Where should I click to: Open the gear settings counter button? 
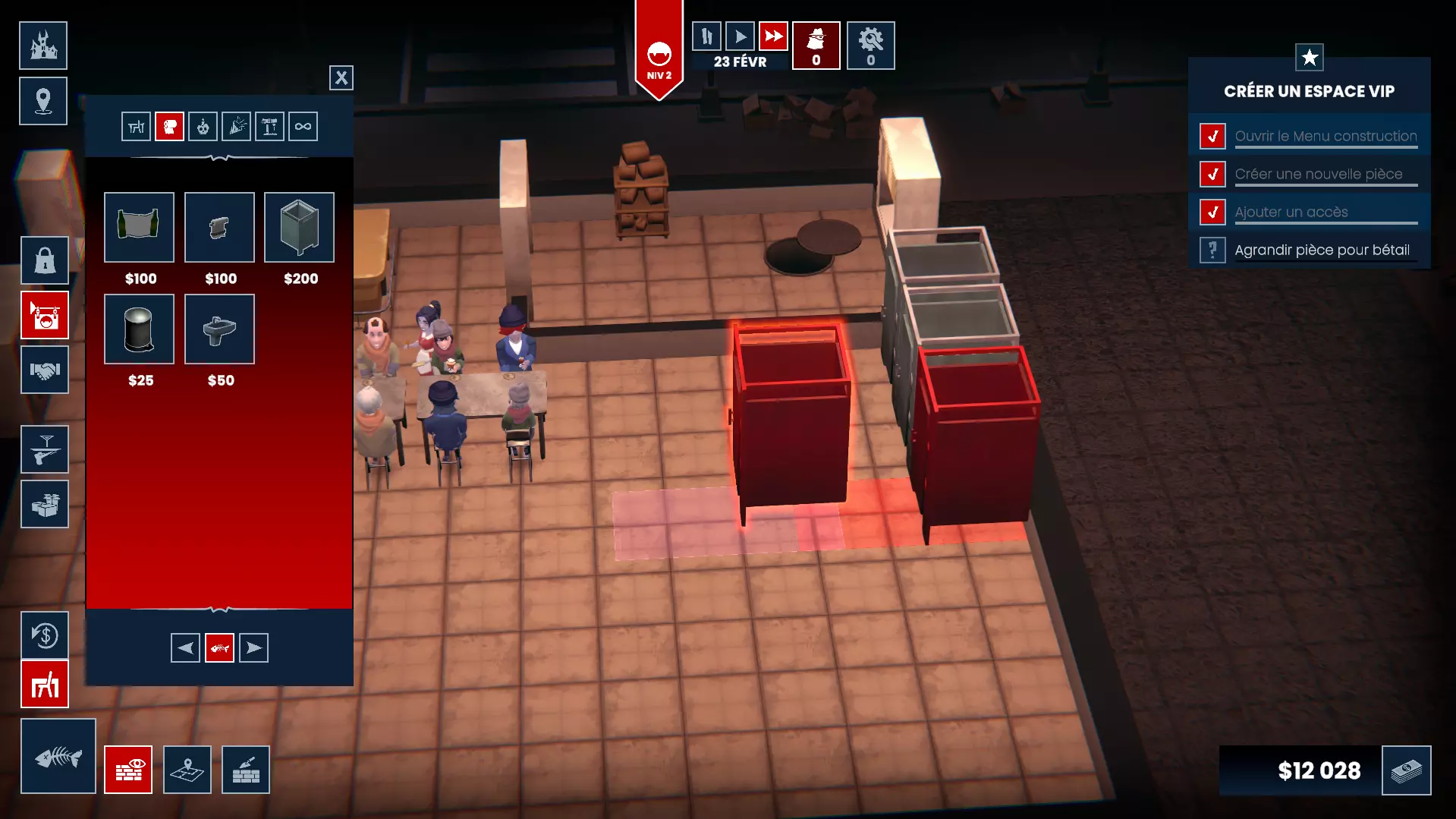tap(870, 46)
